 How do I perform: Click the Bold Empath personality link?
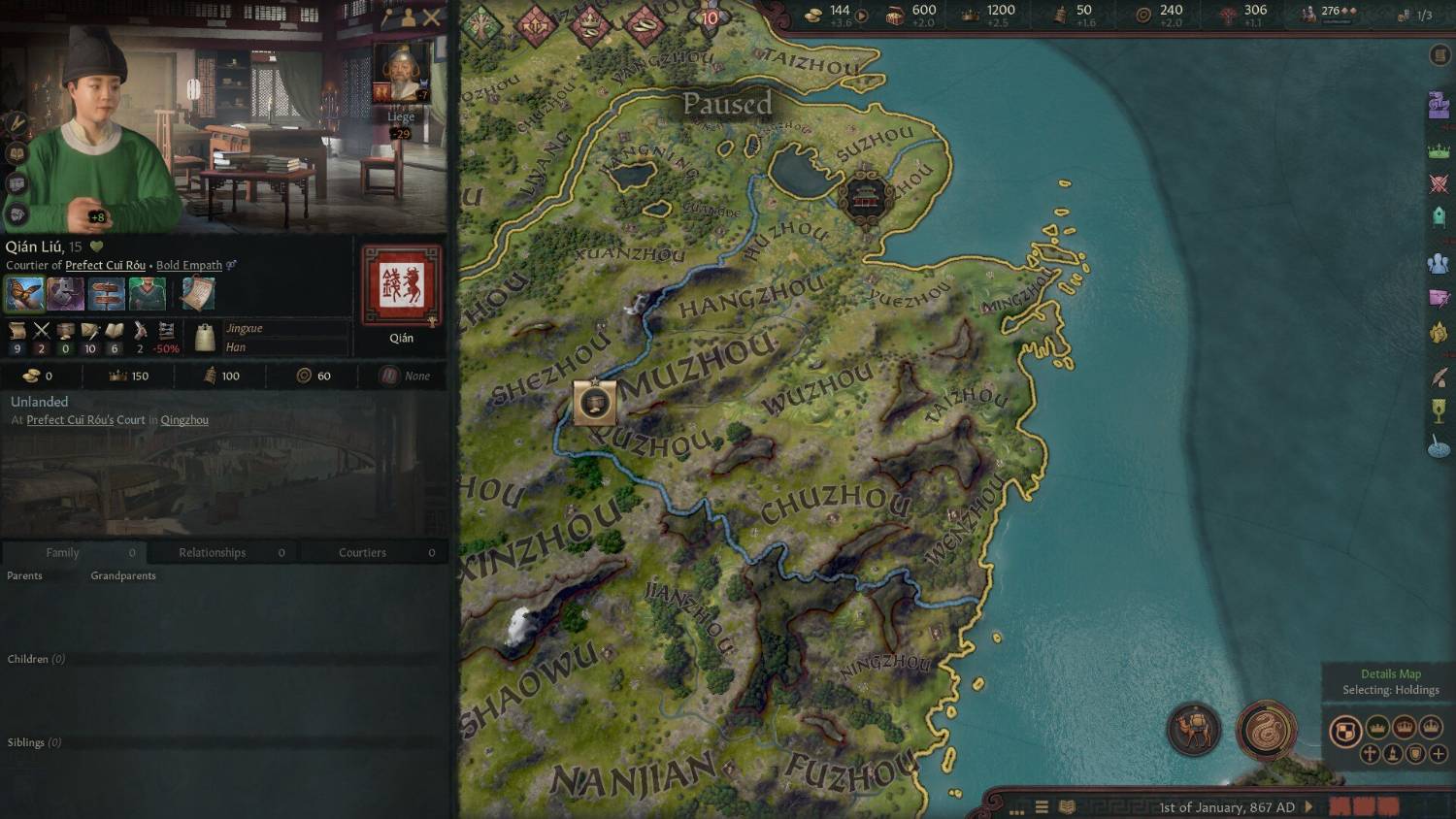189,265
